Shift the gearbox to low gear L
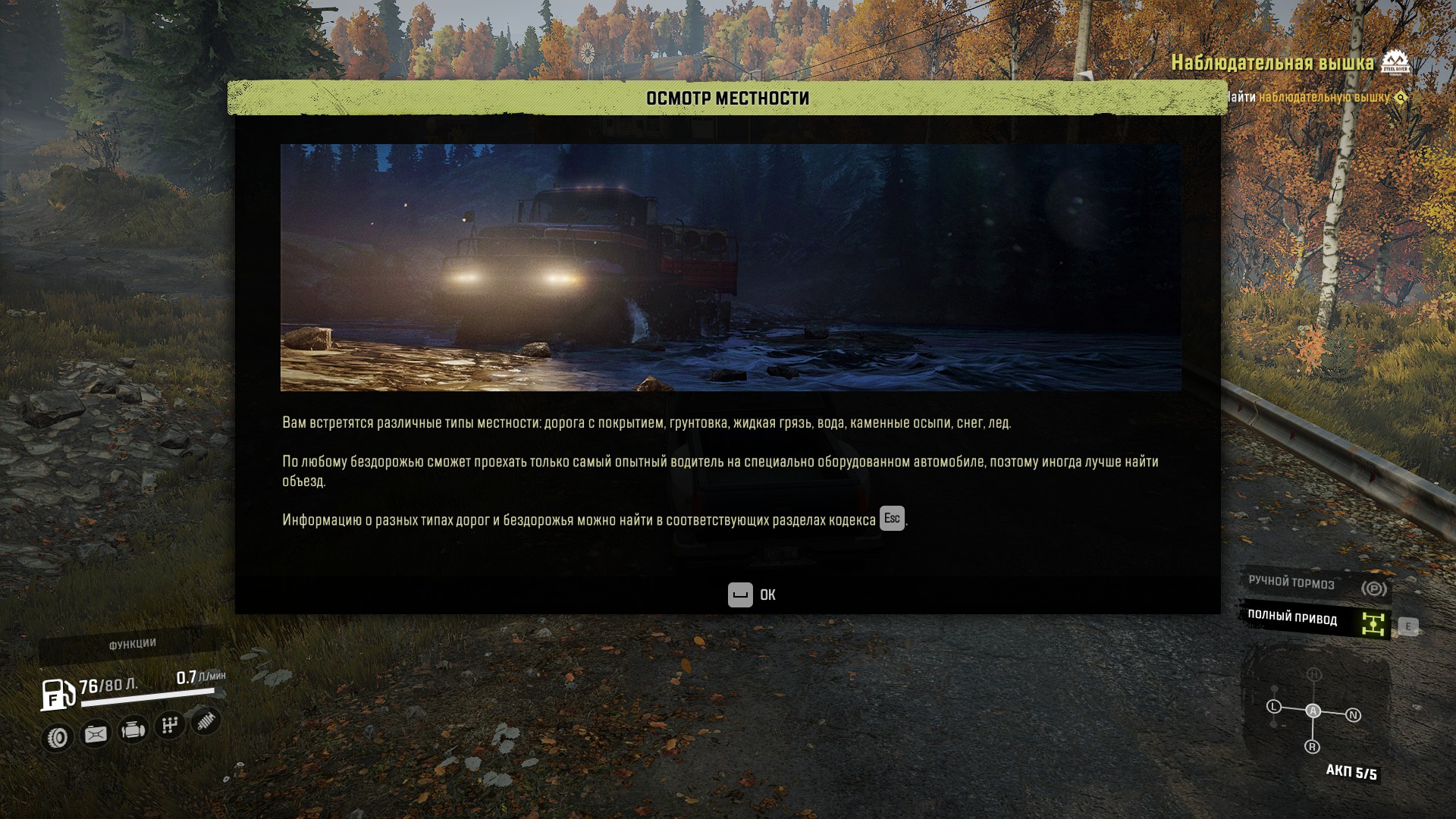Image resolution: width=1456 pixels, height=819 pixels. pyautogui.click(x=1274, y=707)
